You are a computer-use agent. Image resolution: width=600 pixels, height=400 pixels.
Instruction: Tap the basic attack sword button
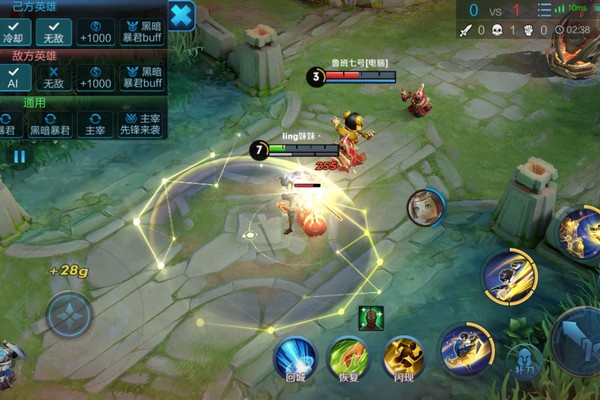point(580,340)
